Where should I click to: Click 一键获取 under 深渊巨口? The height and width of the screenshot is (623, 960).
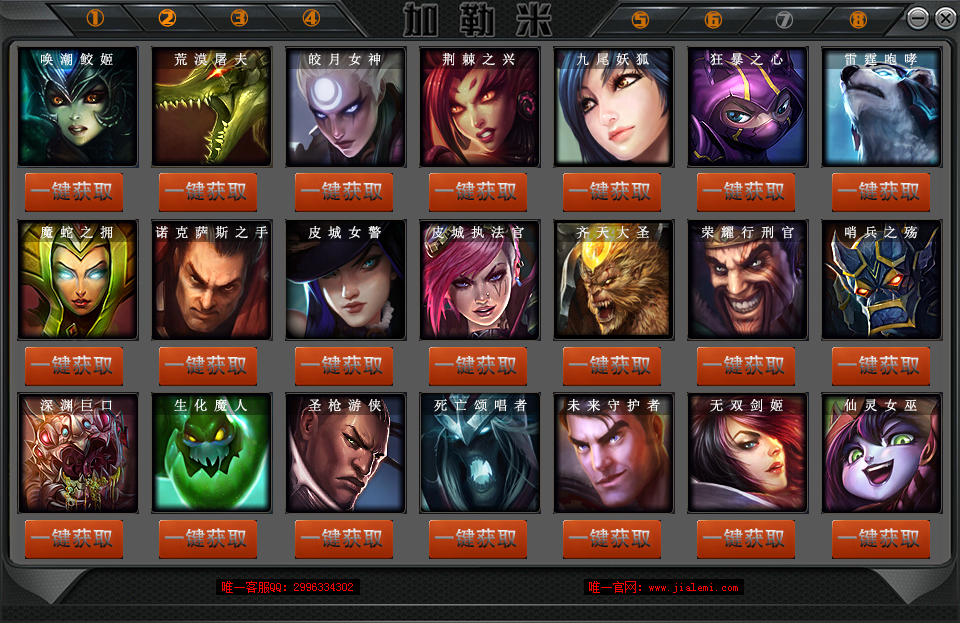pos(74,539)
